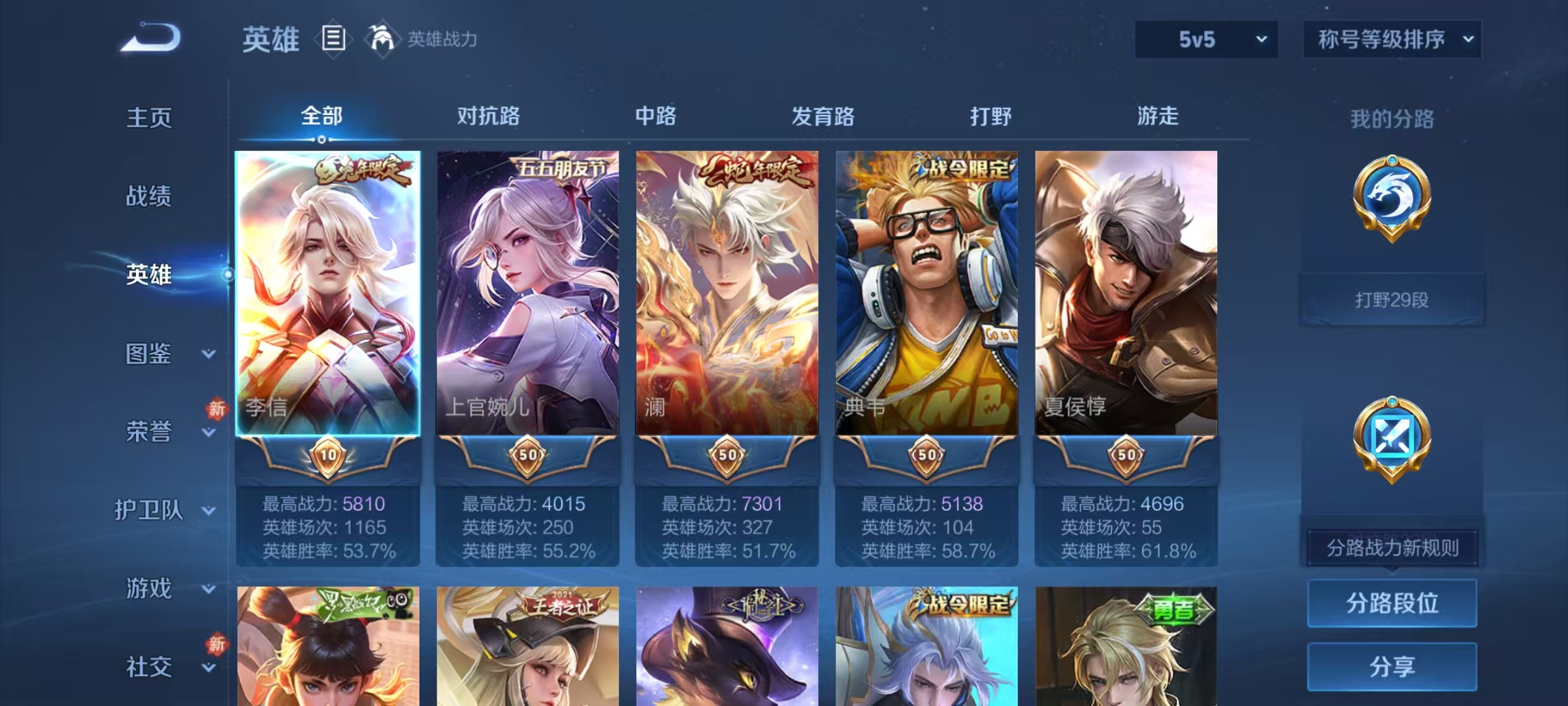
Task: Click the hero list detail icon beside 英雄
Action: (x=333, y=39)
